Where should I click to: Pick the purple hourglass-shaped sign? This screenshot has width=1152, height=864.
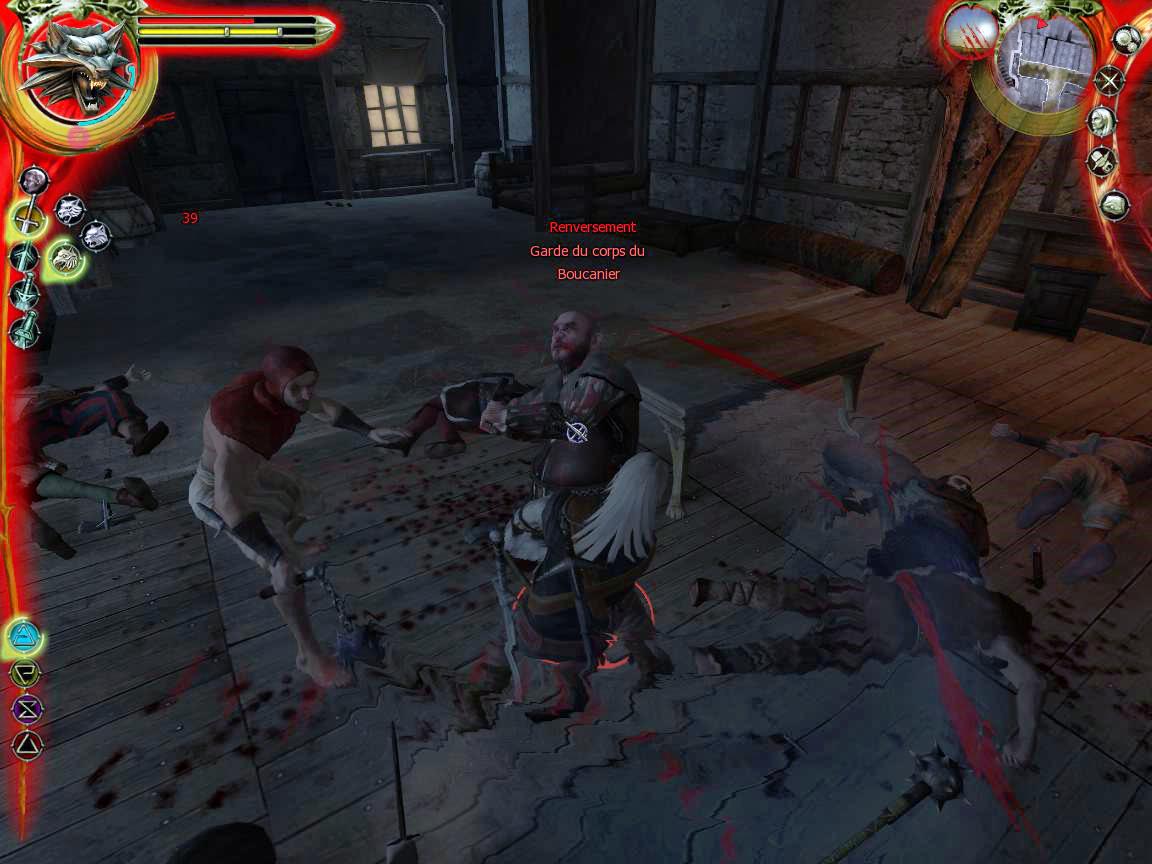pos(25,709)
